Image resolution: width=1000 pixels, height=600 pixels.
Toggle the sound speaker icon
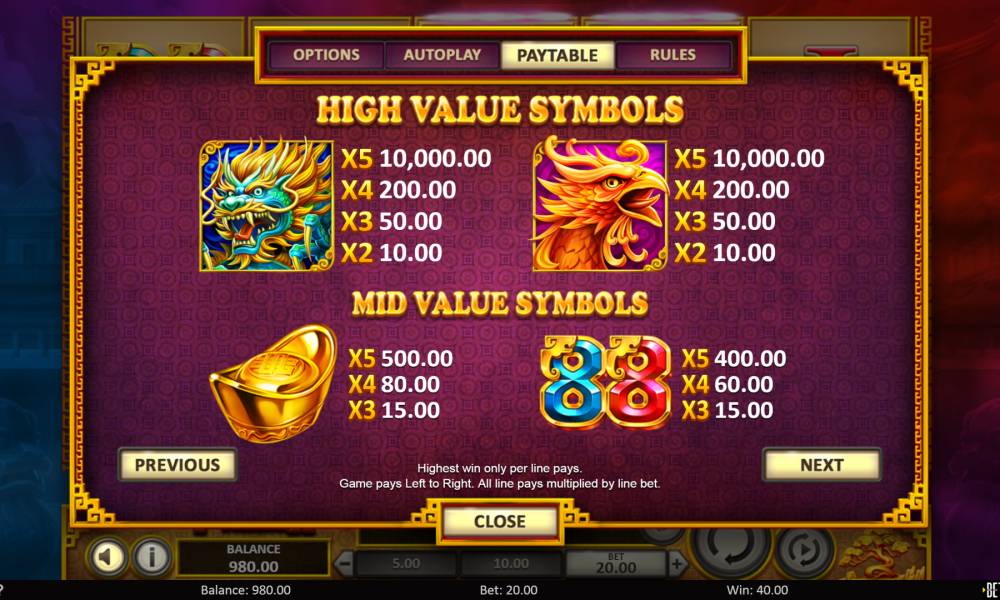107,557
